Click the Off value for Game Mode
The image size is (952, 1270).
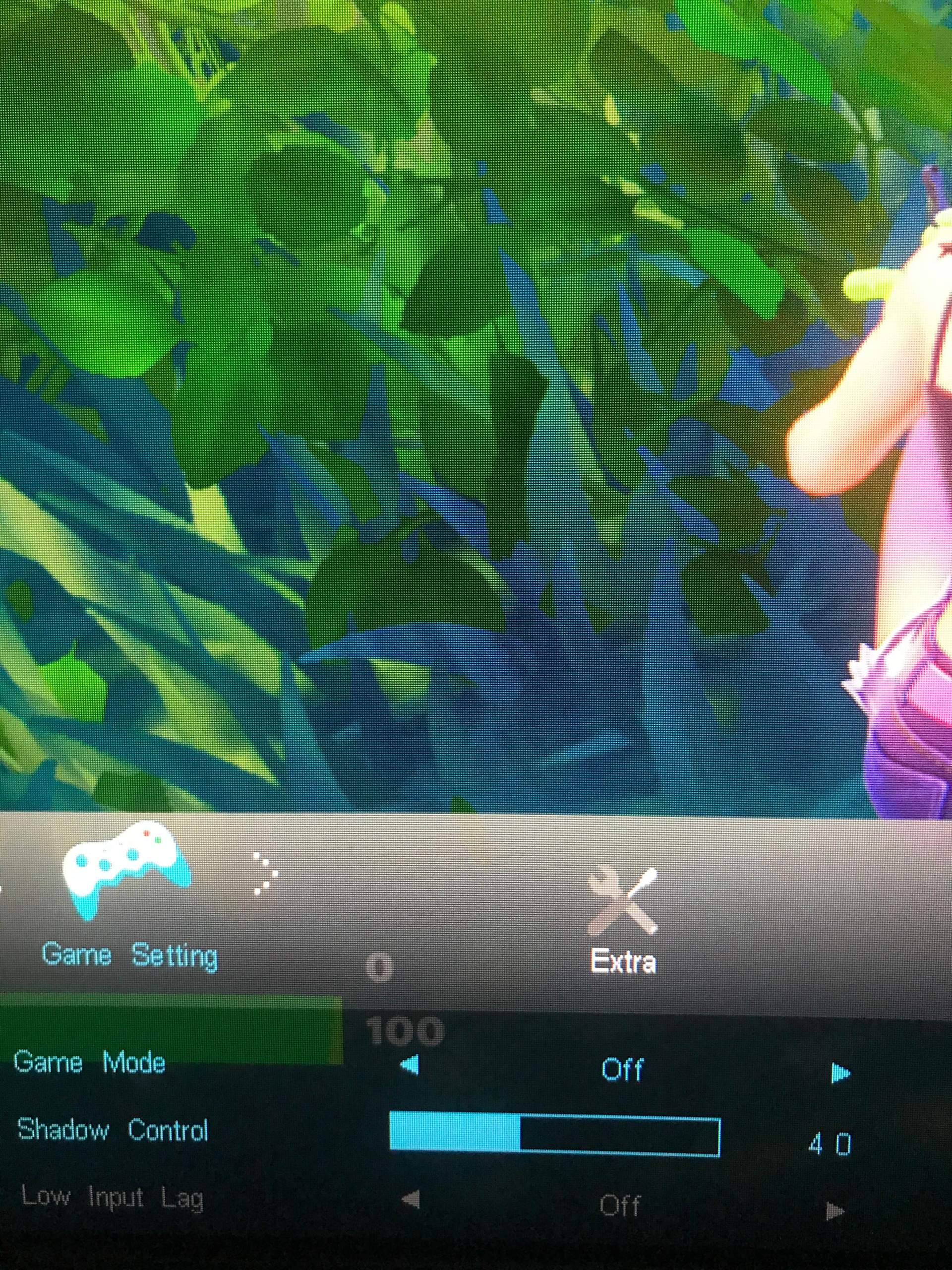pyautogui.click(x=623, y=1068)
